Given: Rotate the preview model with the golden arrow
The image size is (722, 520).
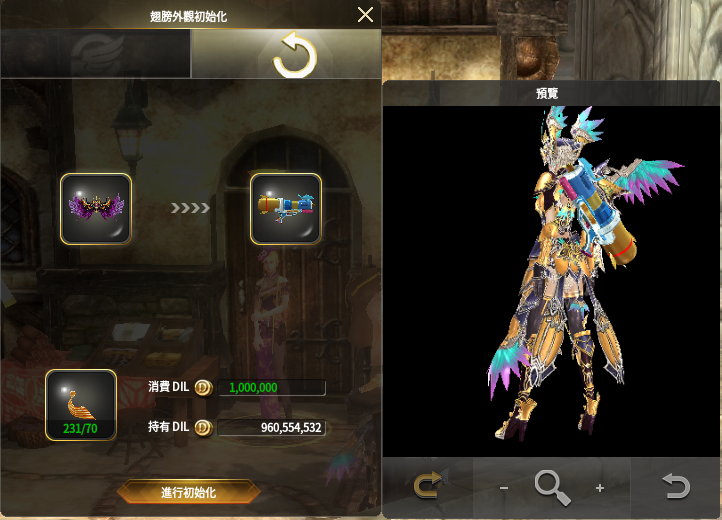Looking at the screenshot, I should coord(428,487).
